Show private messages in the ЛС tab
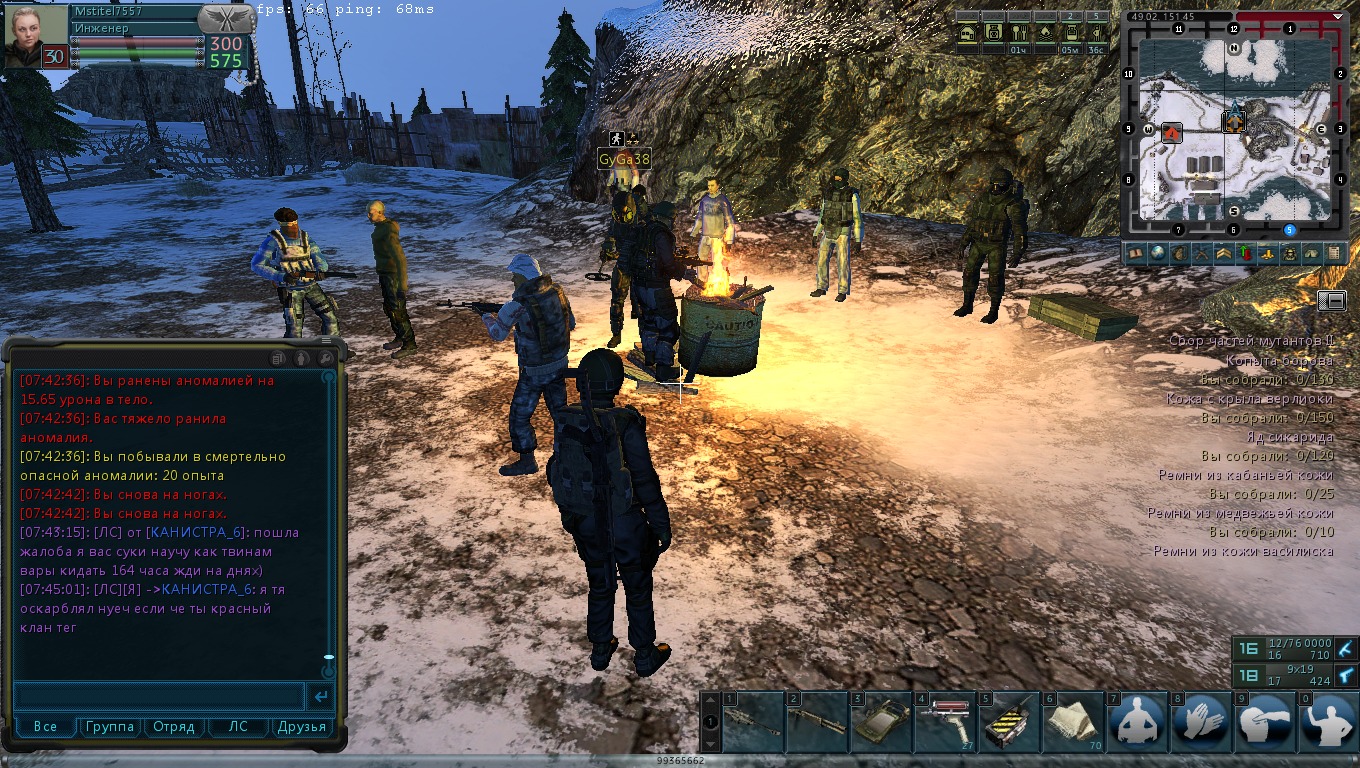The height and width of the screenshot is (768, 1360). [238, 727]
